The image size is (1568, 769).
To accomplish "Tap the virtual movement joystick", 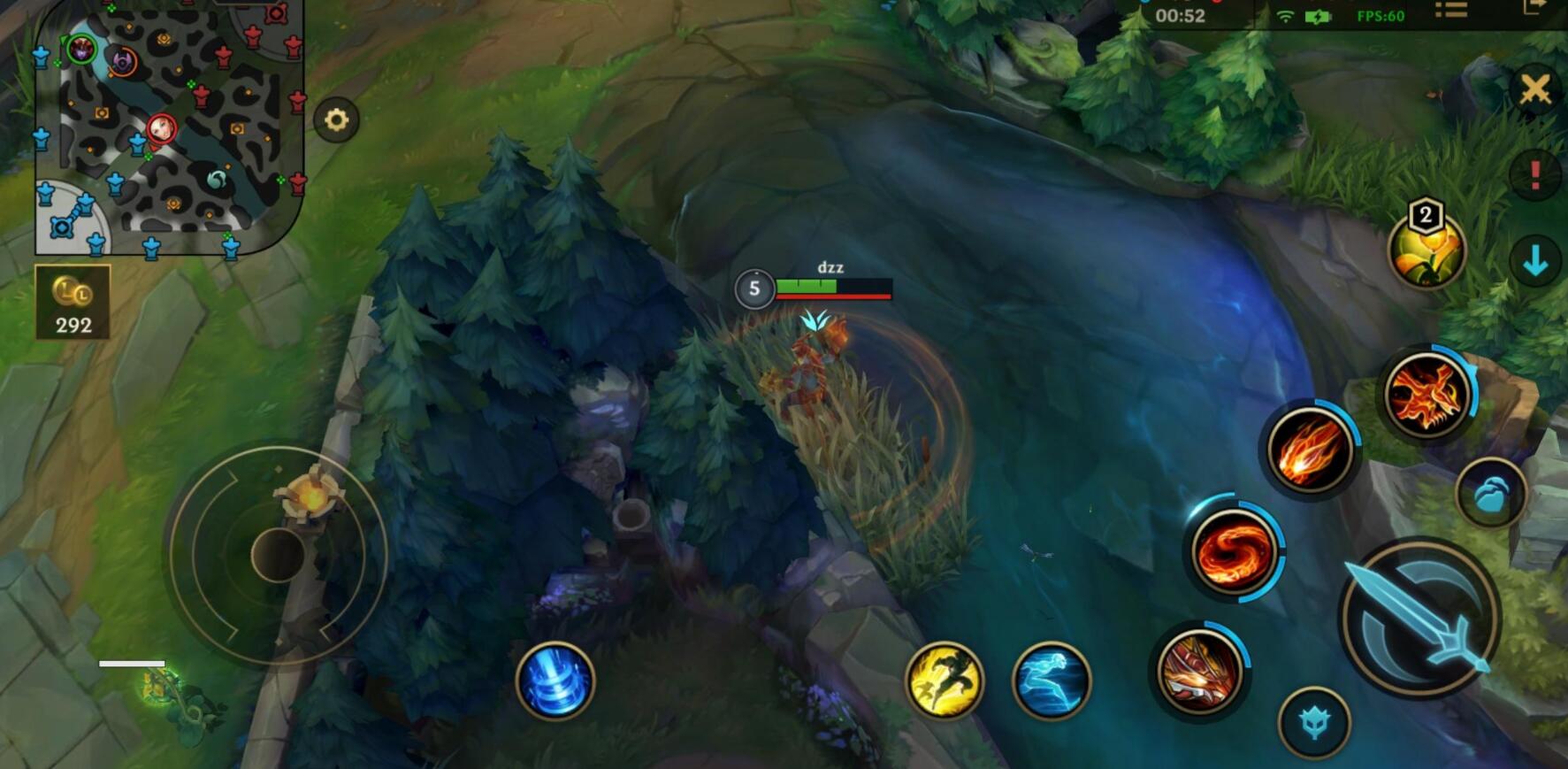I will pyautogui.click(x=278, y=555).
